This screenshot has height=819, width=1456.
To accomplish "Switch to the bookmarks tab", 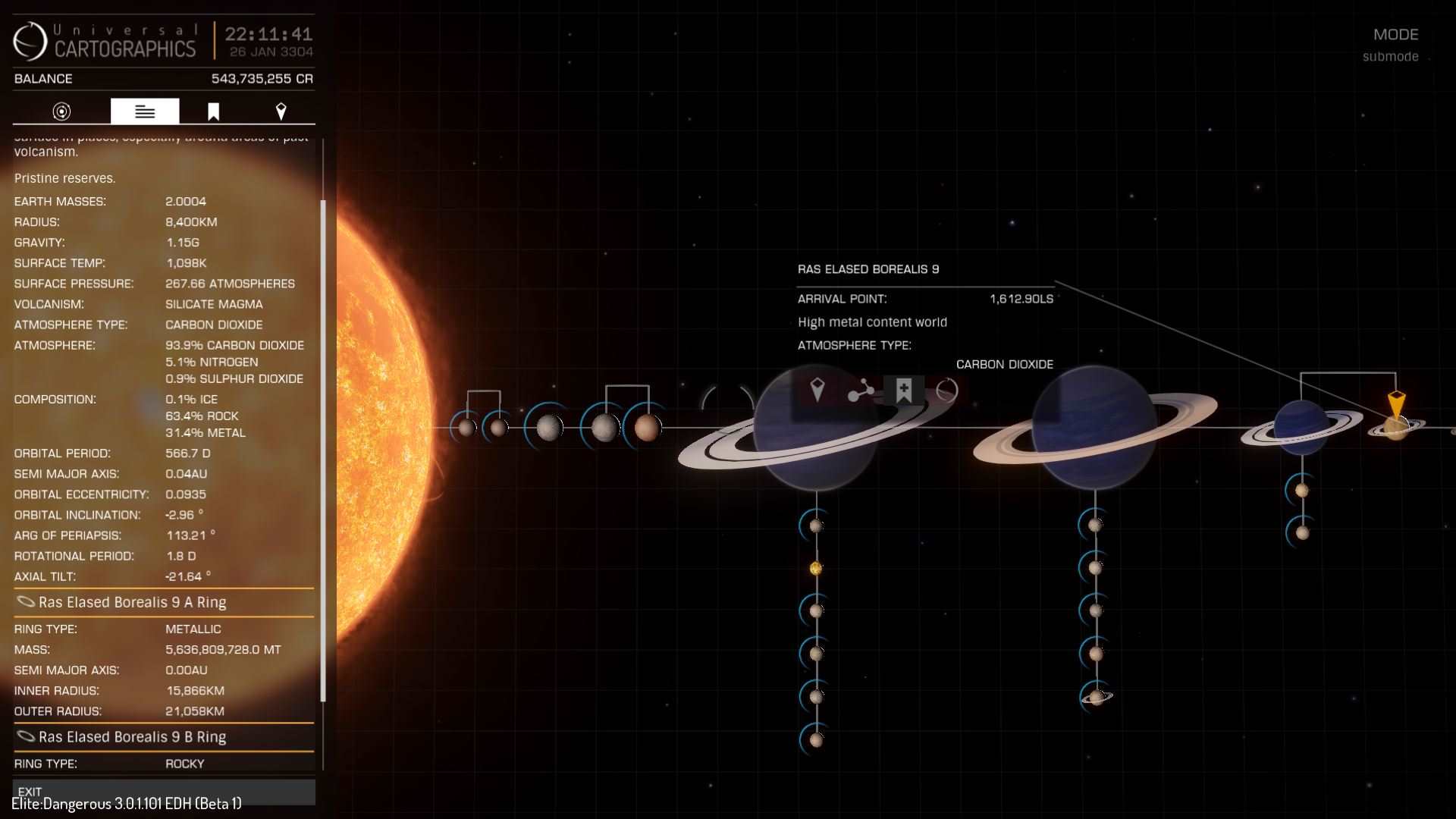I will coord(213,111).
